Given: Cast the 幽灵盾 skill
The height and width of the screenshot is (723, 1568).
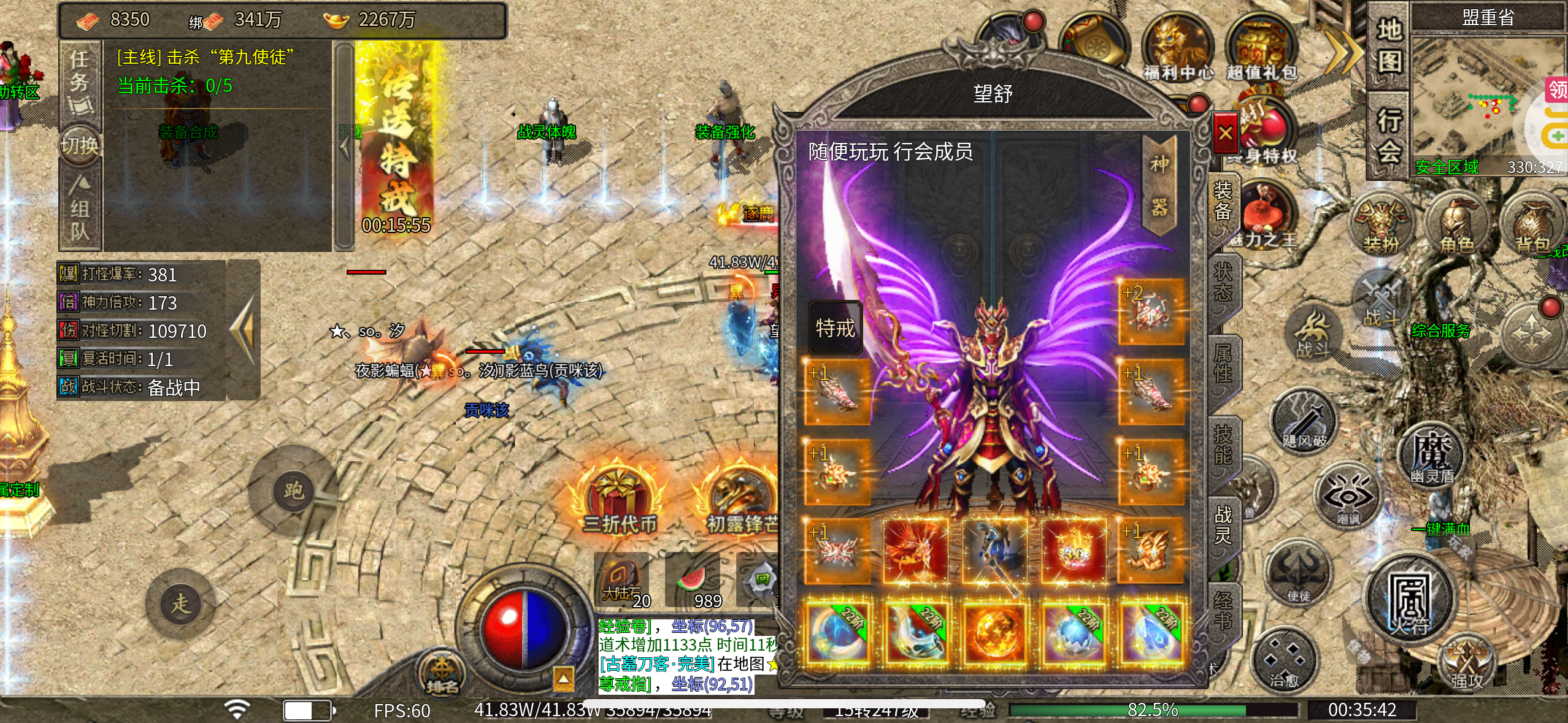Looking at the screenshot, I should (1431, 454).
